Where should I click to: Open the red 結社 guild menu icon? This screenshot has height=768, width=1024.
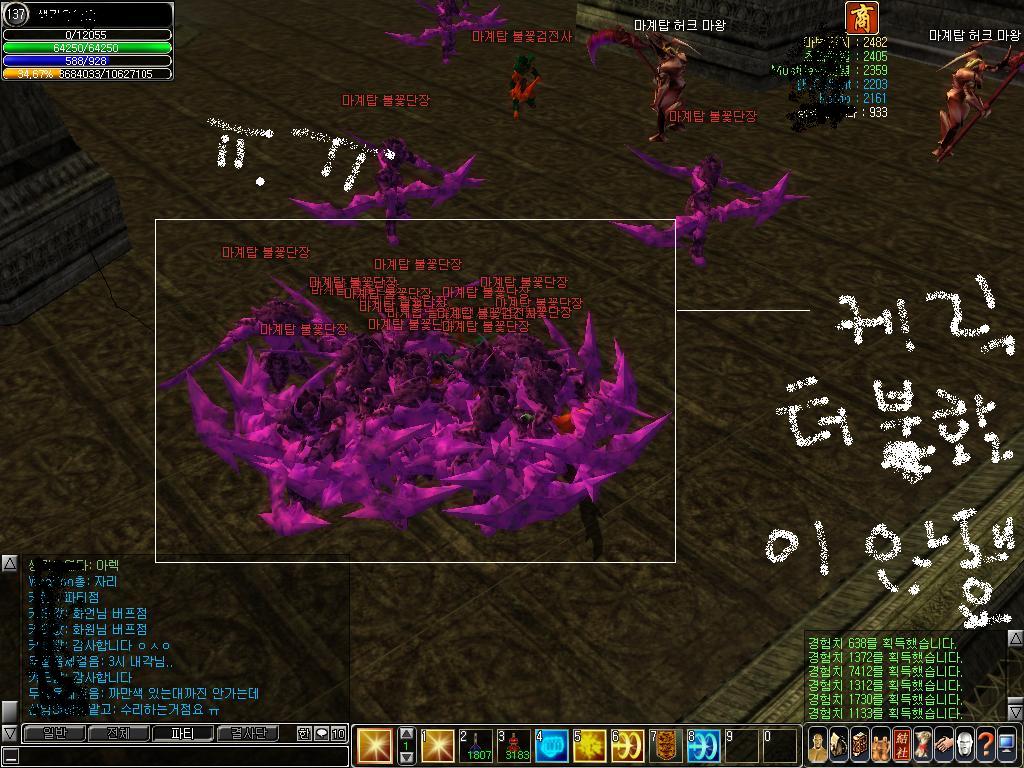point(901,746)
